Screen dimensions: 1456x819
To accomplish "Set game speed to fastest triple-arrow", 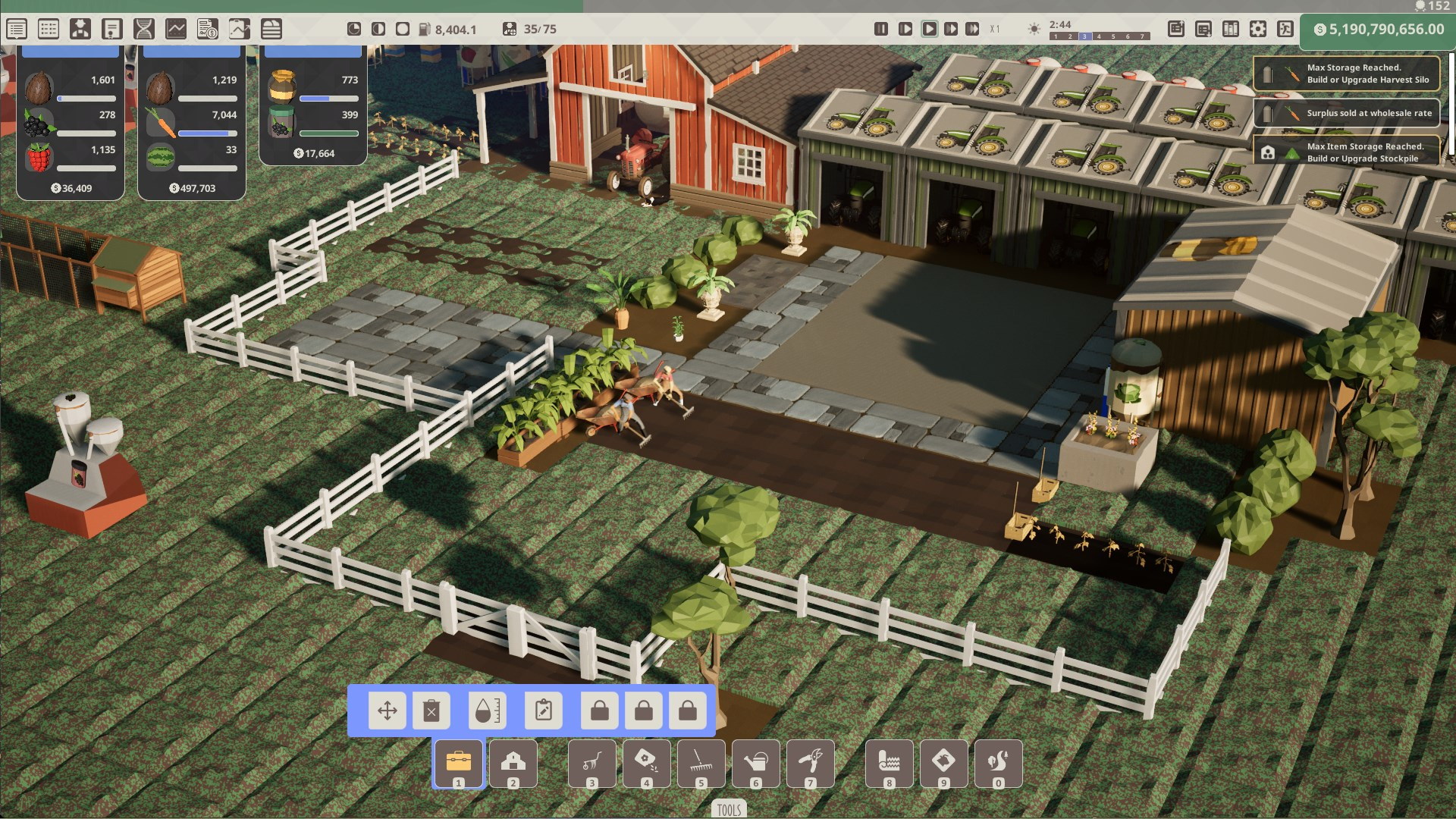I will point(972,29).
